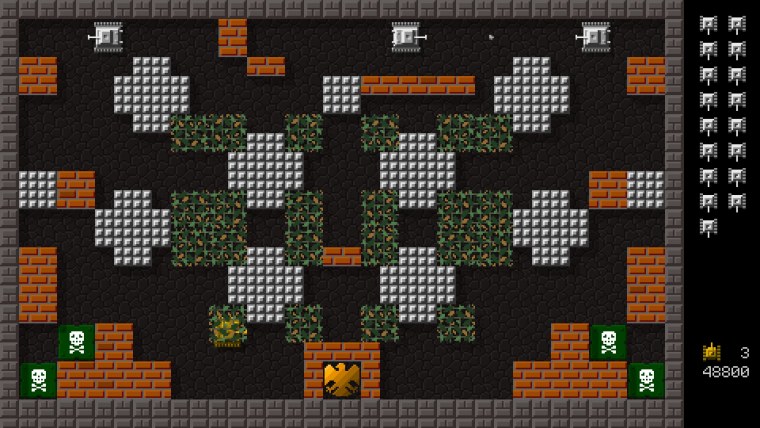This screenshot has width=760, height=428.
Task: Click the gold player lives tank icon
Action: [711, 352]
